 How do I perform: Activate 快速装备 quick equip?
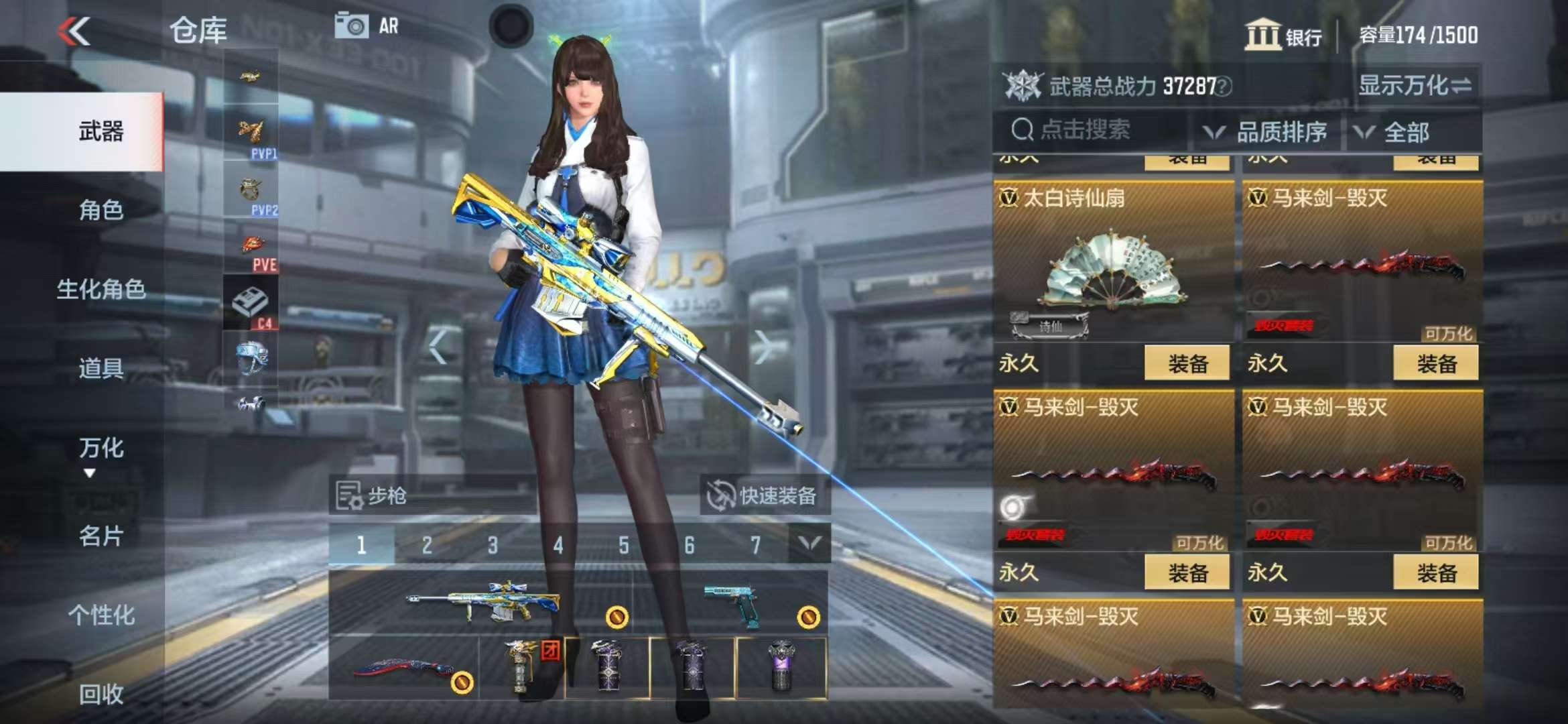pyautogui.click(x=765, y=495)
